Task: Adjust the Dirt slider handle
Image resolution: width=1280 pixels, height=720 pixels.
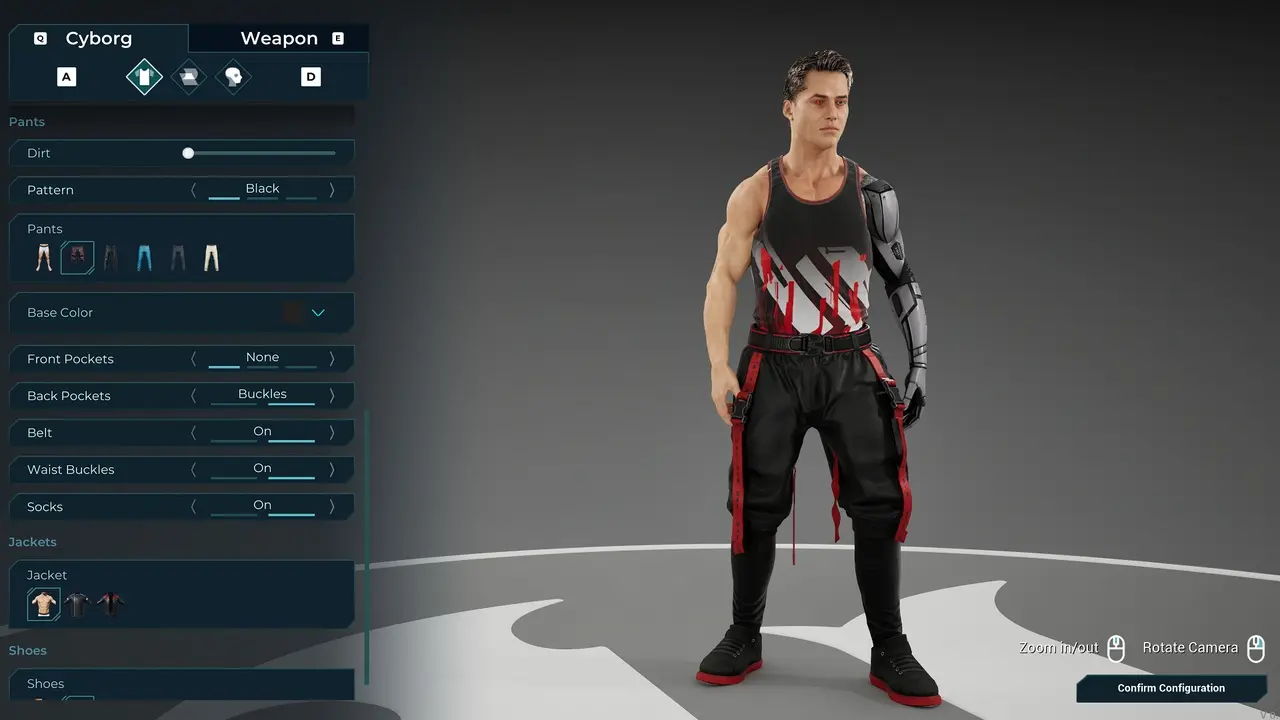Action: pos(188,153)
